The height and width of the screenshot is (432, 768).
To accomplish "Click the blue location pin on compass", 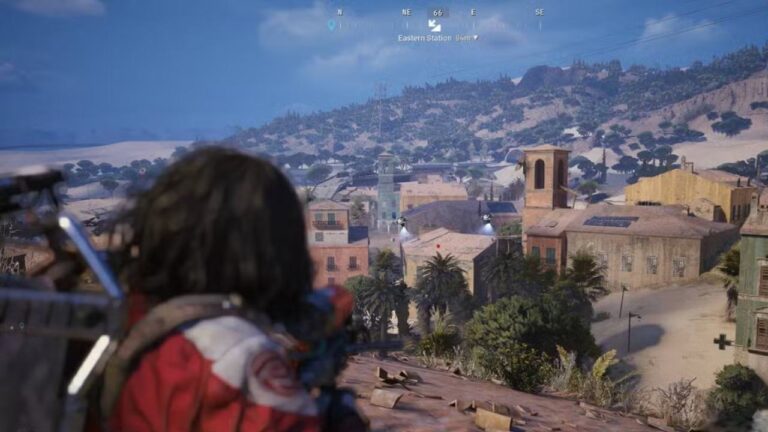I will point(331,25).
